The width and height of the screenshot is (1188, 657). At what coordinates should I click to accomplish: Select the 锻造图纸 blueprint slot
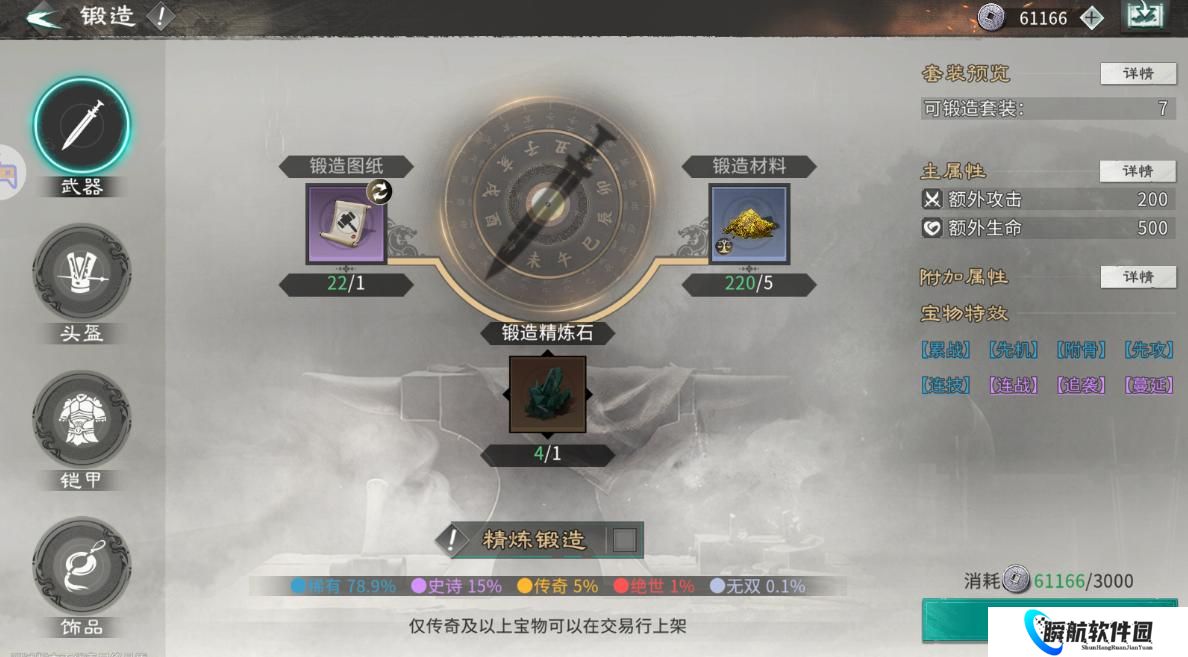tap(345, 224)
